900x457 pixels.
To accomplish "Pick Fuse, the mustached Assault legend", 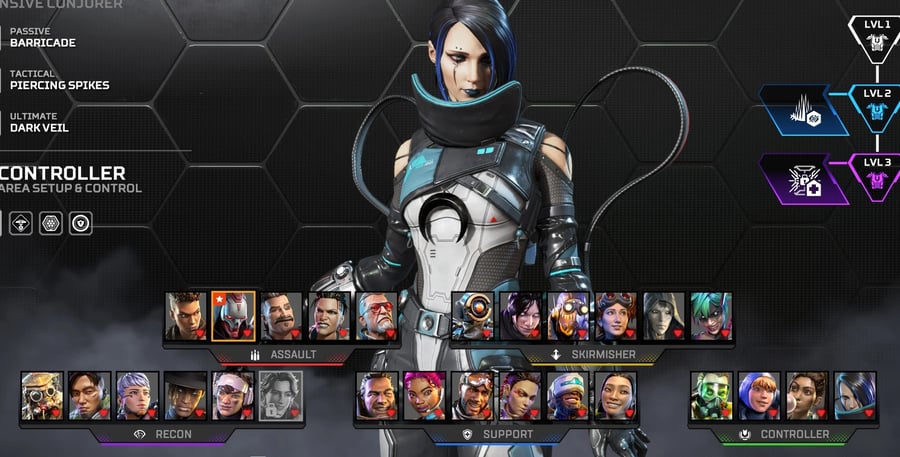I will [x=281, y=316].
